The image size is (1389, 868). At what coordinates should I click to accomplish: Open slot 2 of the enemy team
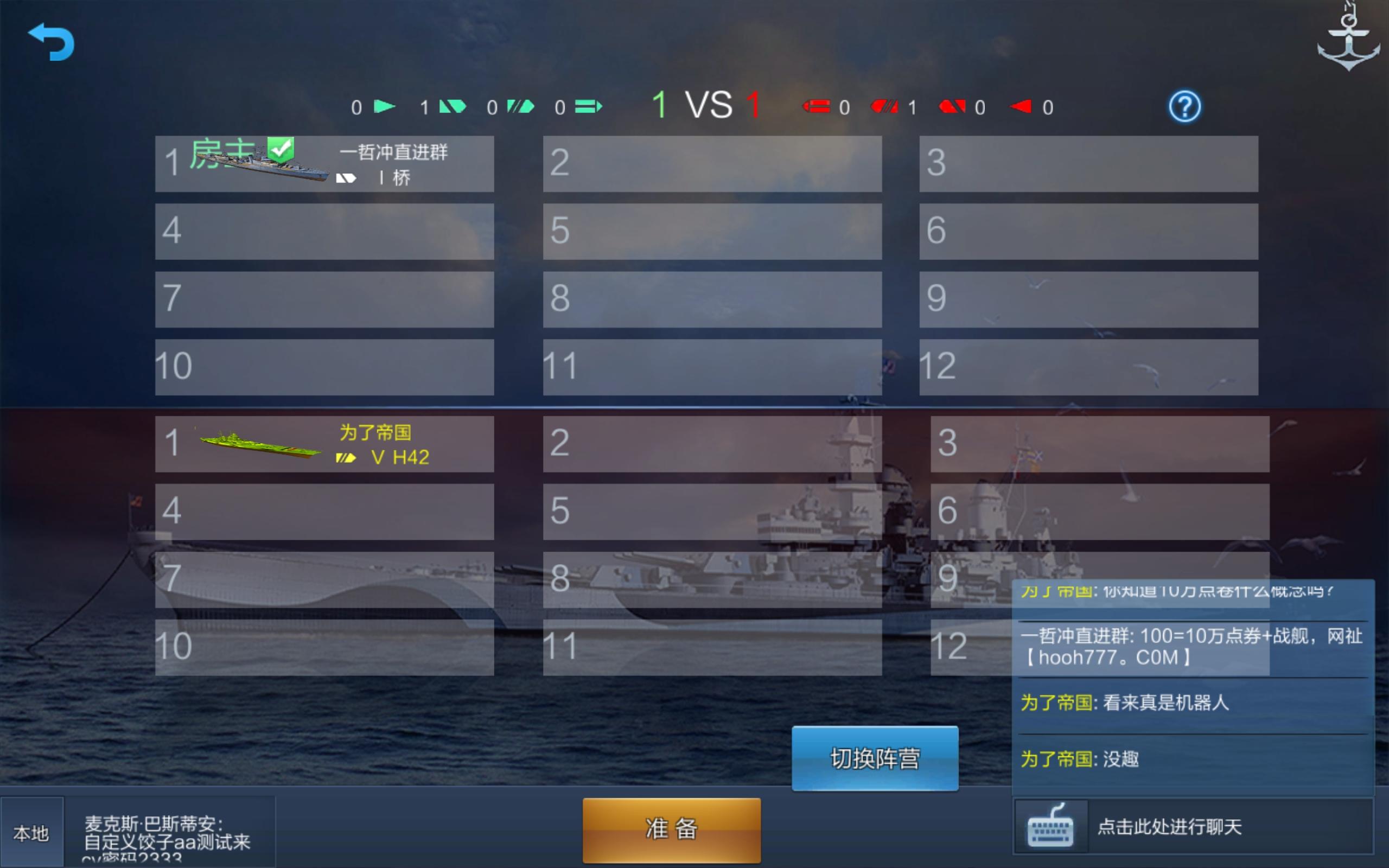click(712, 445)
